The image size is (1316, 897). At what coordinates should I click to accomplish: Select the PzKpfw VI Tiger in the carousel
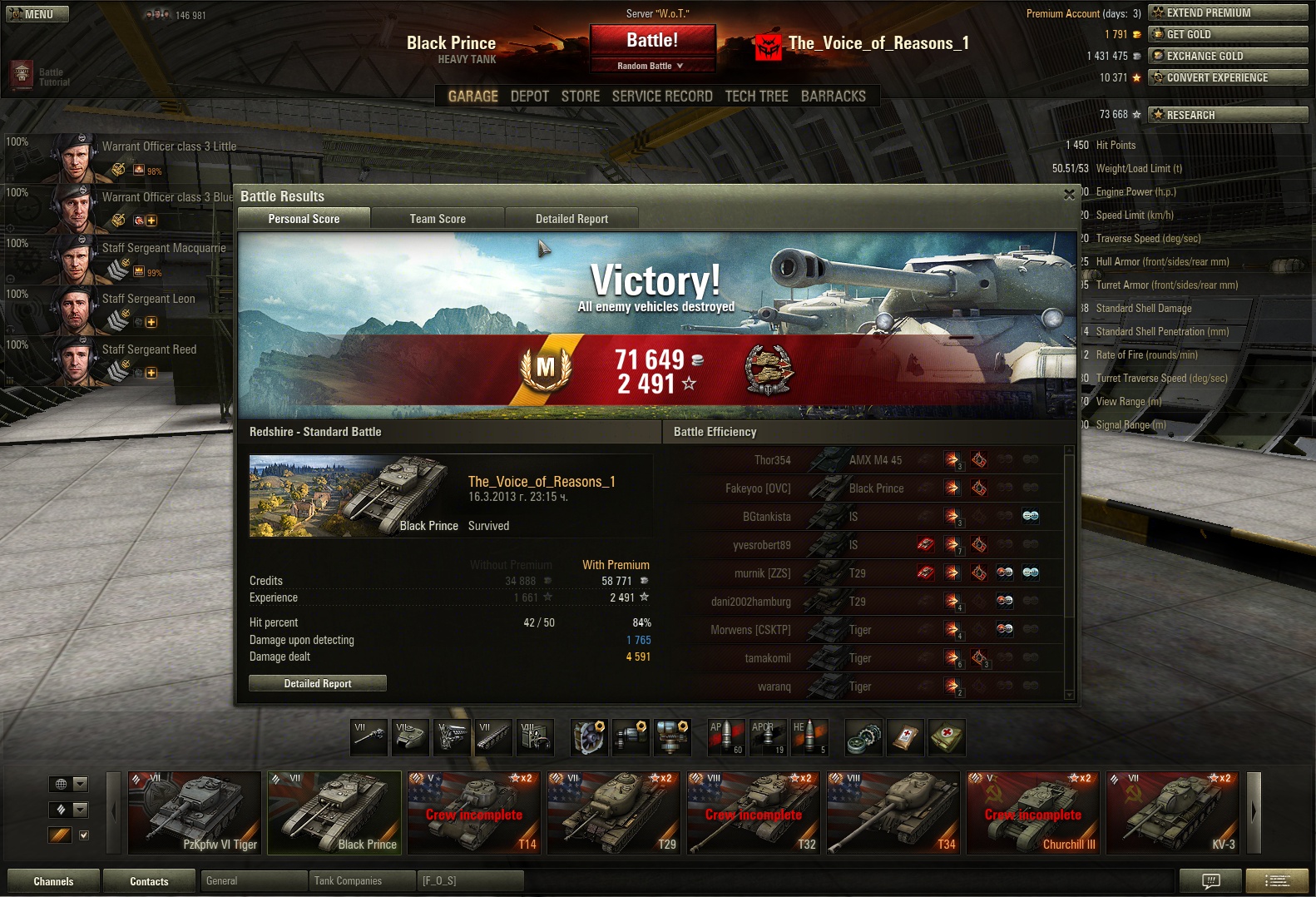pyautogui.click(x=195, y=813)
